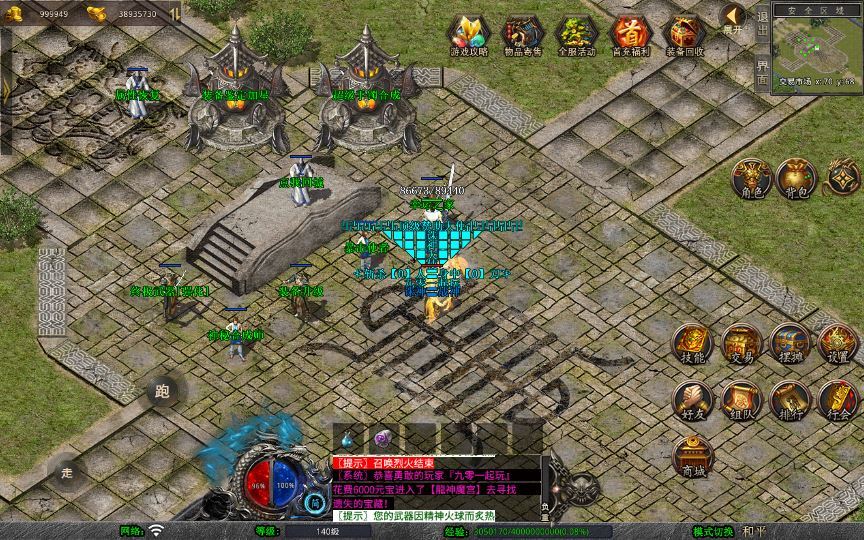Click the 展开 expand arrow button

pos(733,20)
